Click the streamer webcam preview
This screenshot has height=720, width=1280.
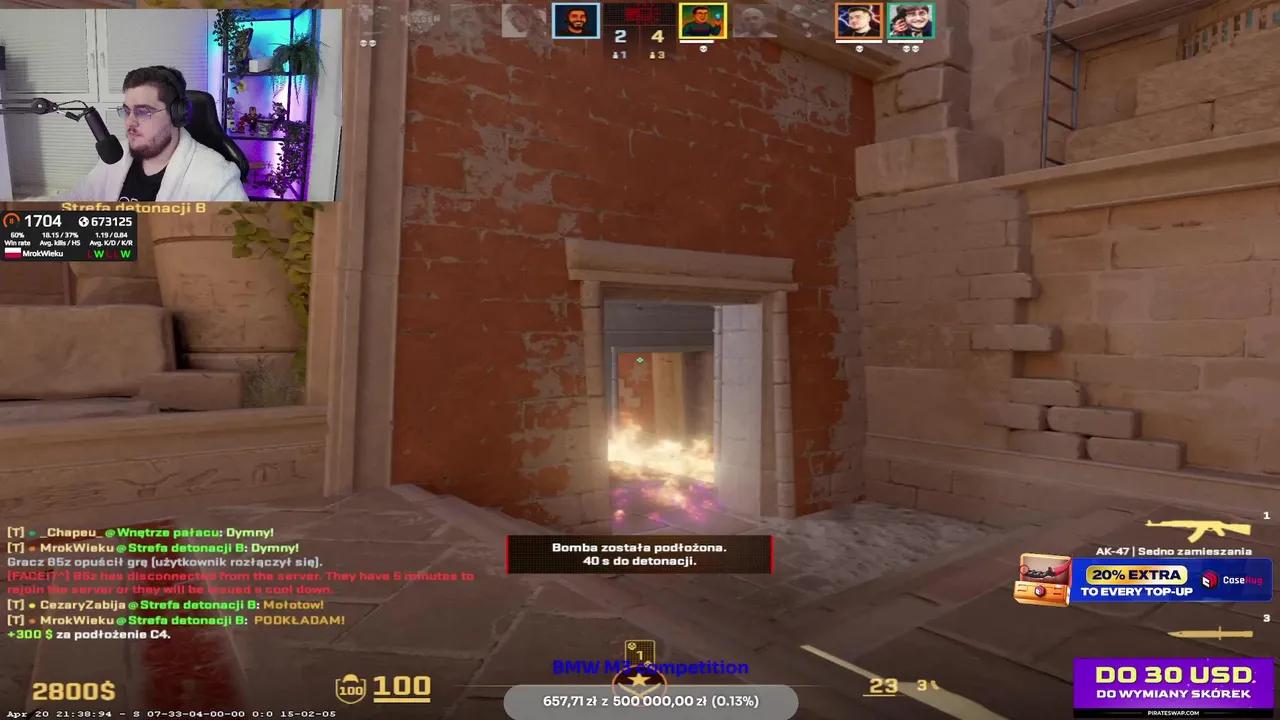pyautogui.click(x=170, y=100)
